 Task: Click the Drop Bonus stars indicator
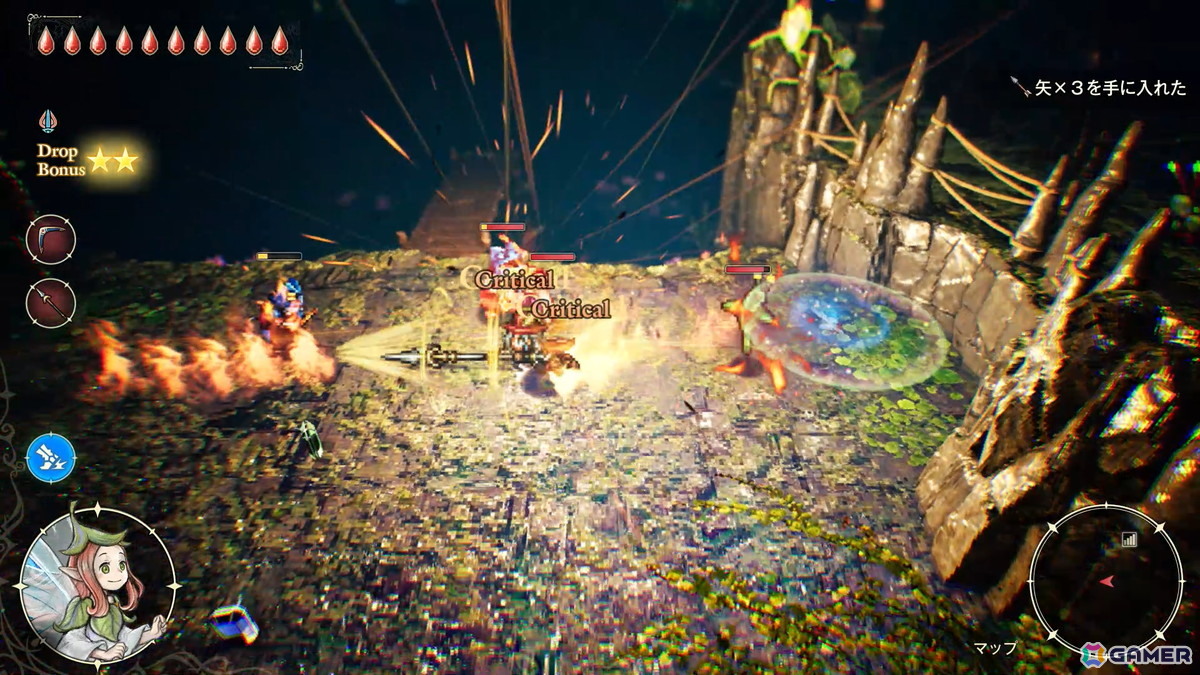point(112,160)
